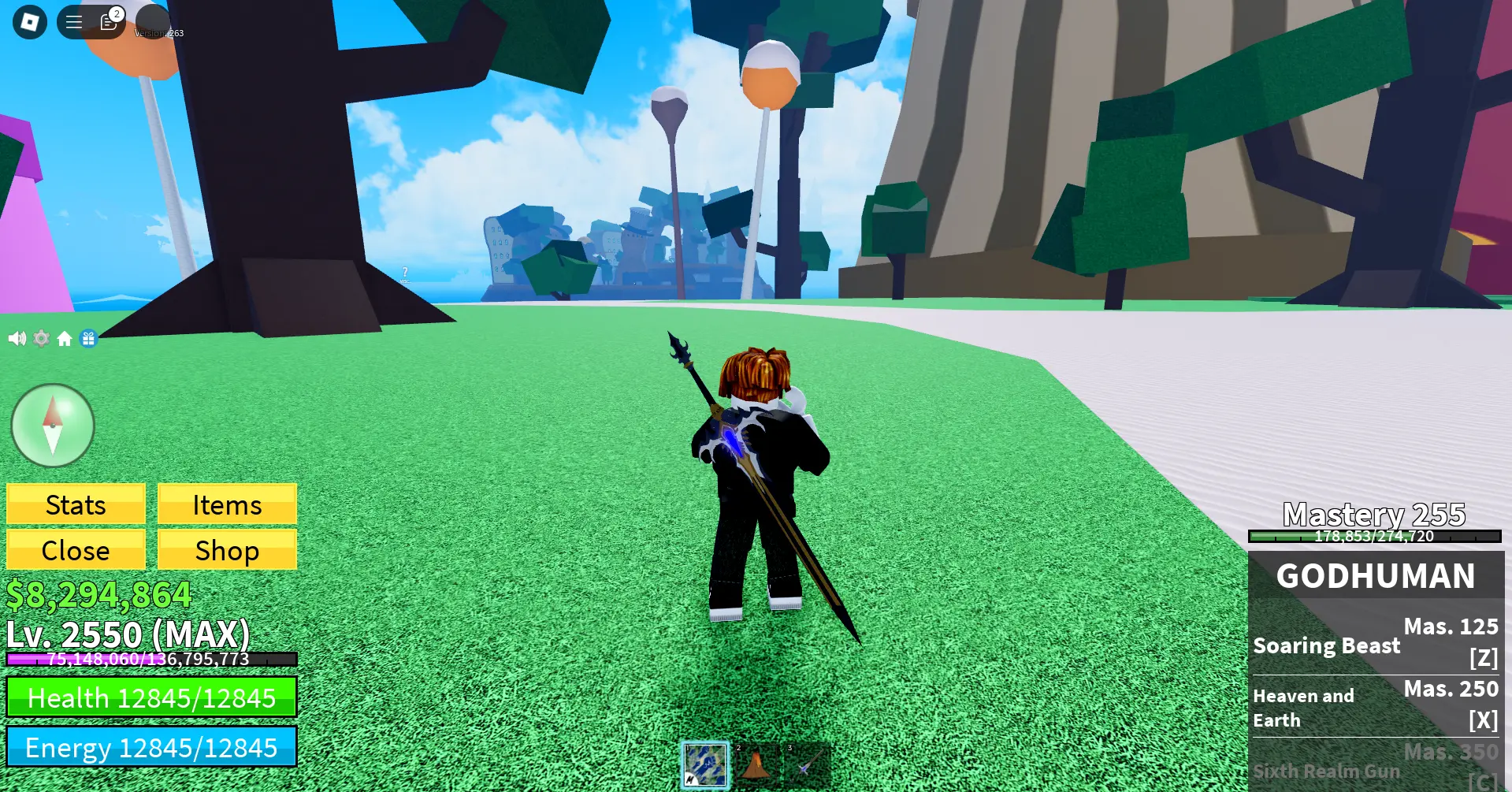Open rewards via the blue gift icon
This screenshot has width=1512, height=792.
[x=90, y=337]
